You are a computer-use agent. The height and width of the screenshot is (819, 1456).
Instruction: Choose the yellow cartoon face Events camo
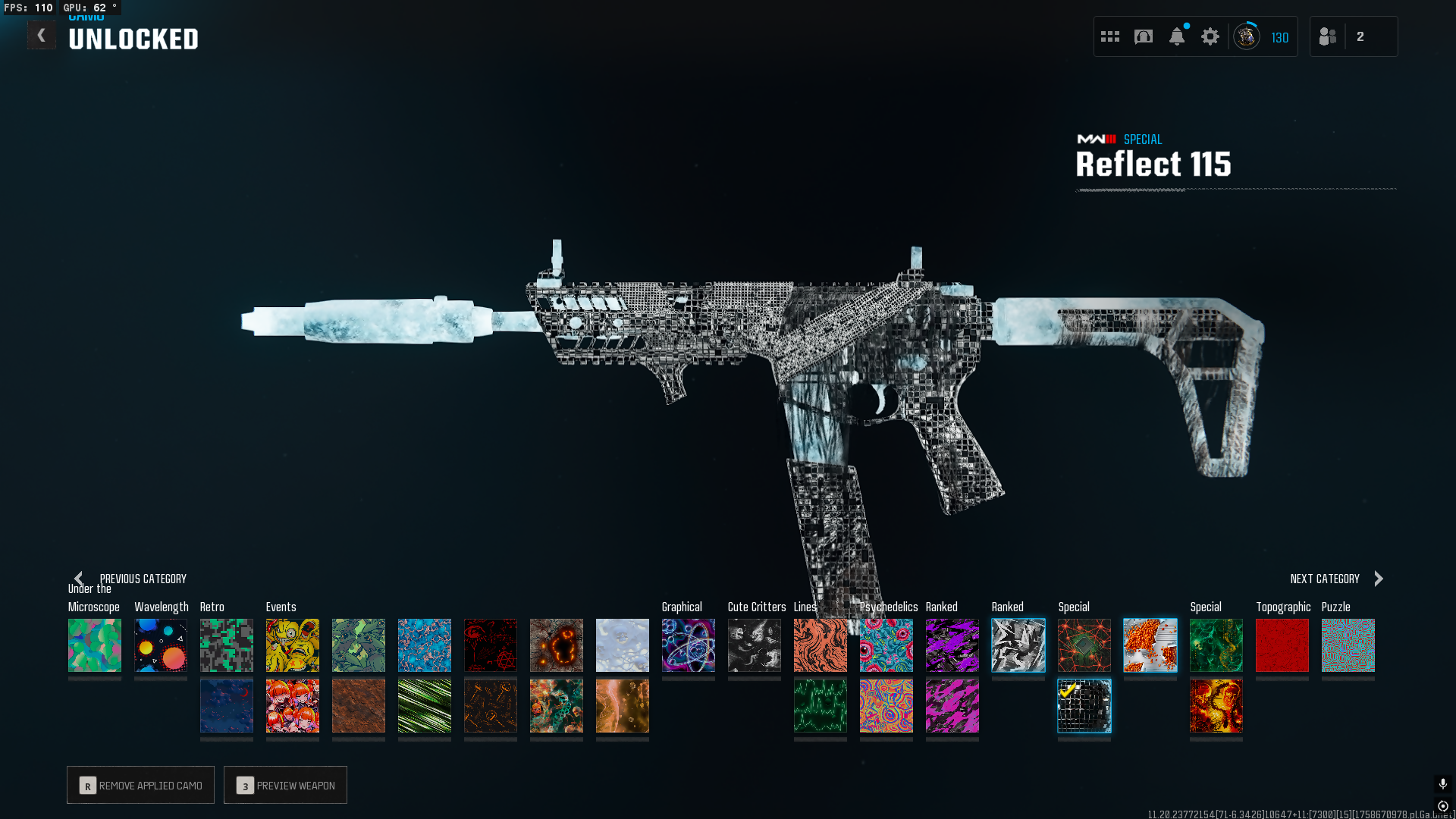(x=293, y=645)
